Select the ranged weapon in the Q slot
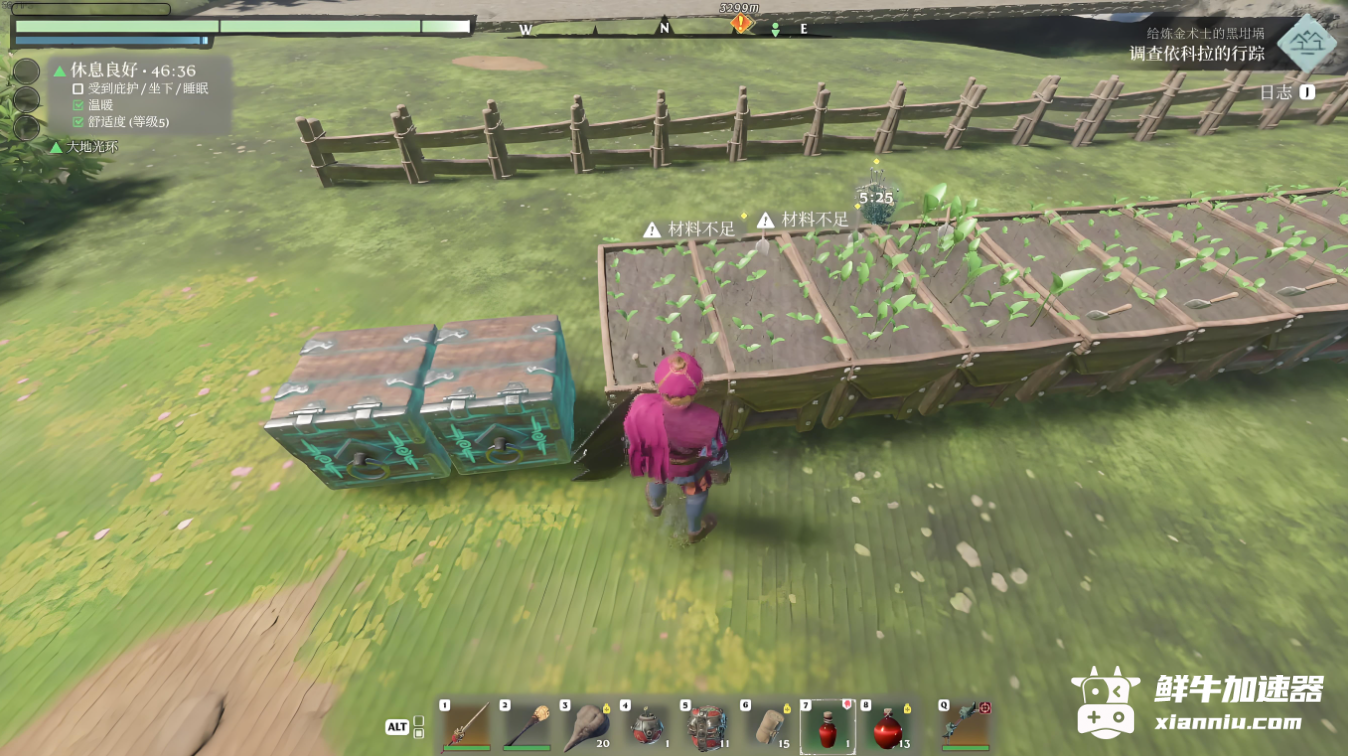 pyautogui.click(x=965, y=725)
